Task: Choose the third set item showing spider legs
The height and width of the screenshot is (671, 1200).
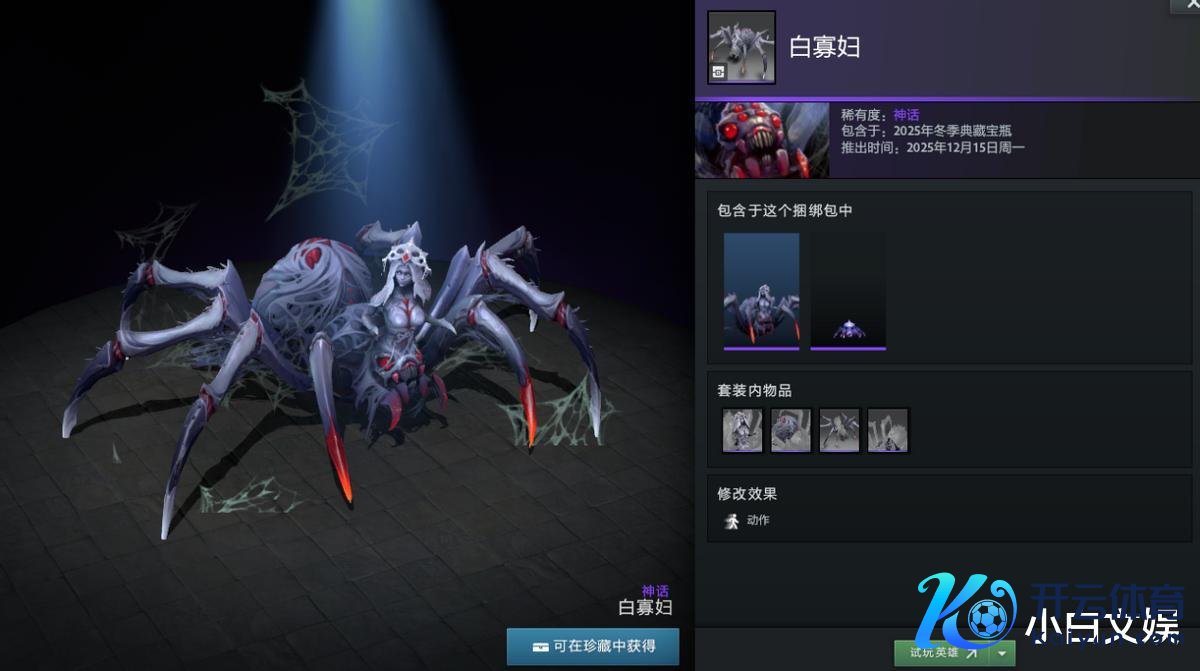Action: tap(839, 430)
